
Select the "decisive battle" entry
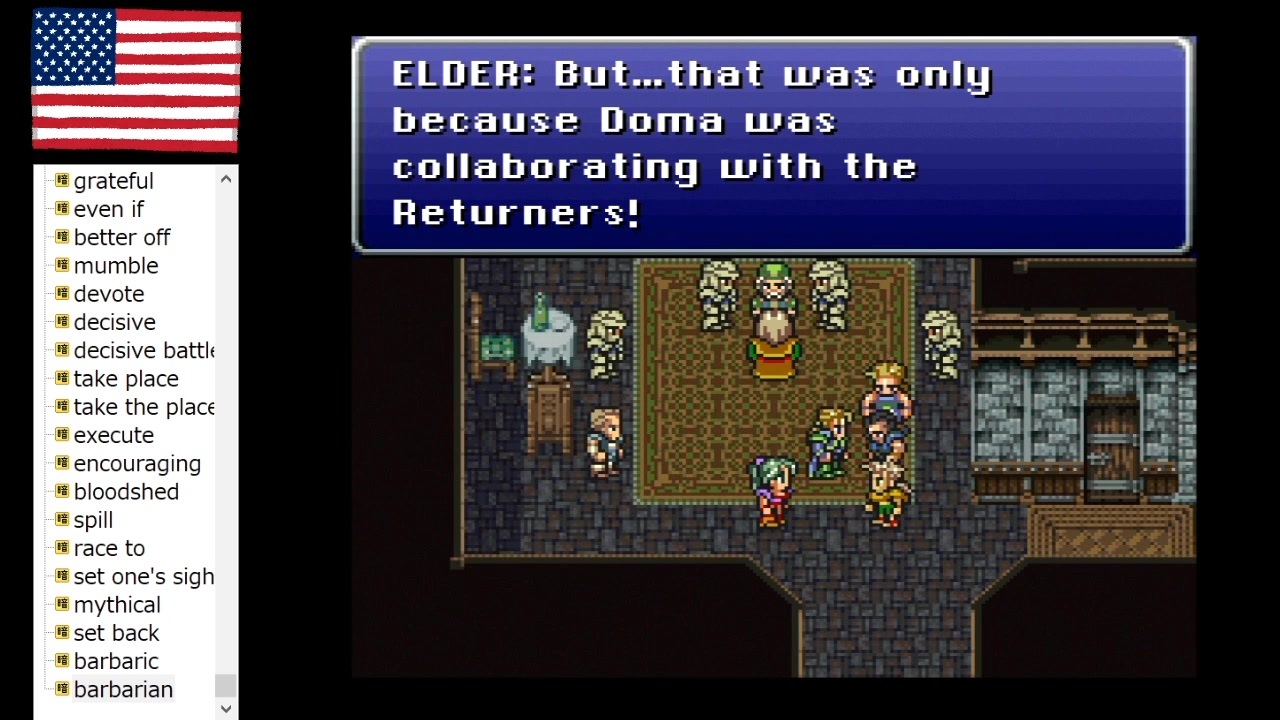(144, 350)
